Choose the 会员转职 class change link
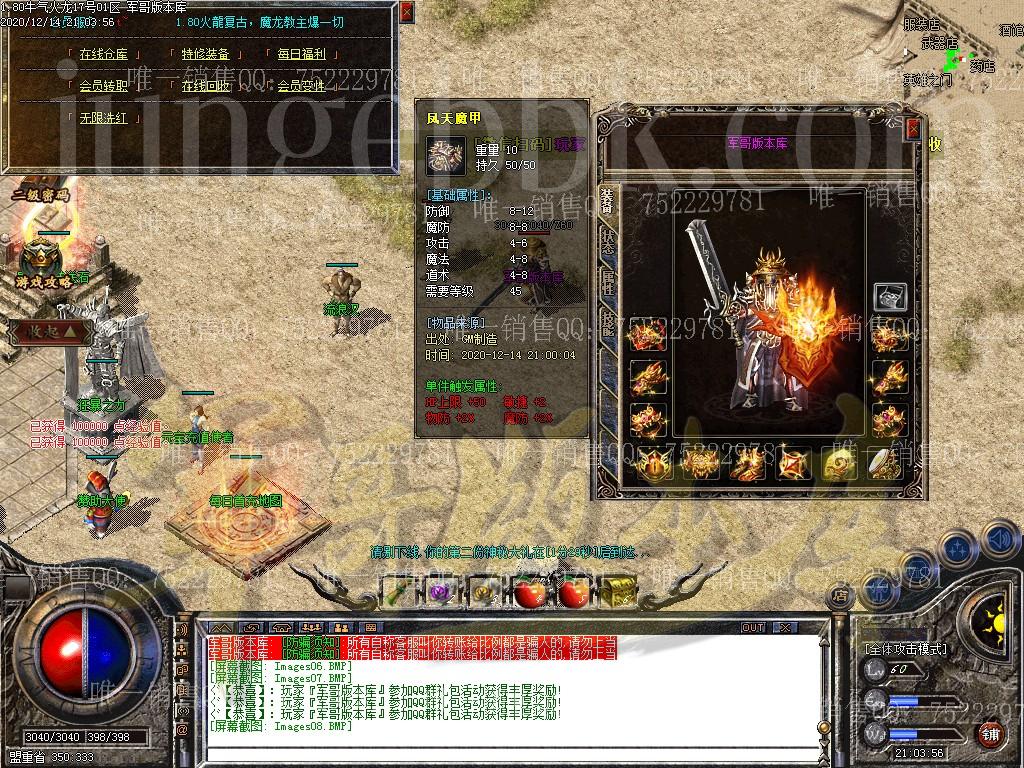This screenshot has width=1024, height=768. click(x=104, y=86)
